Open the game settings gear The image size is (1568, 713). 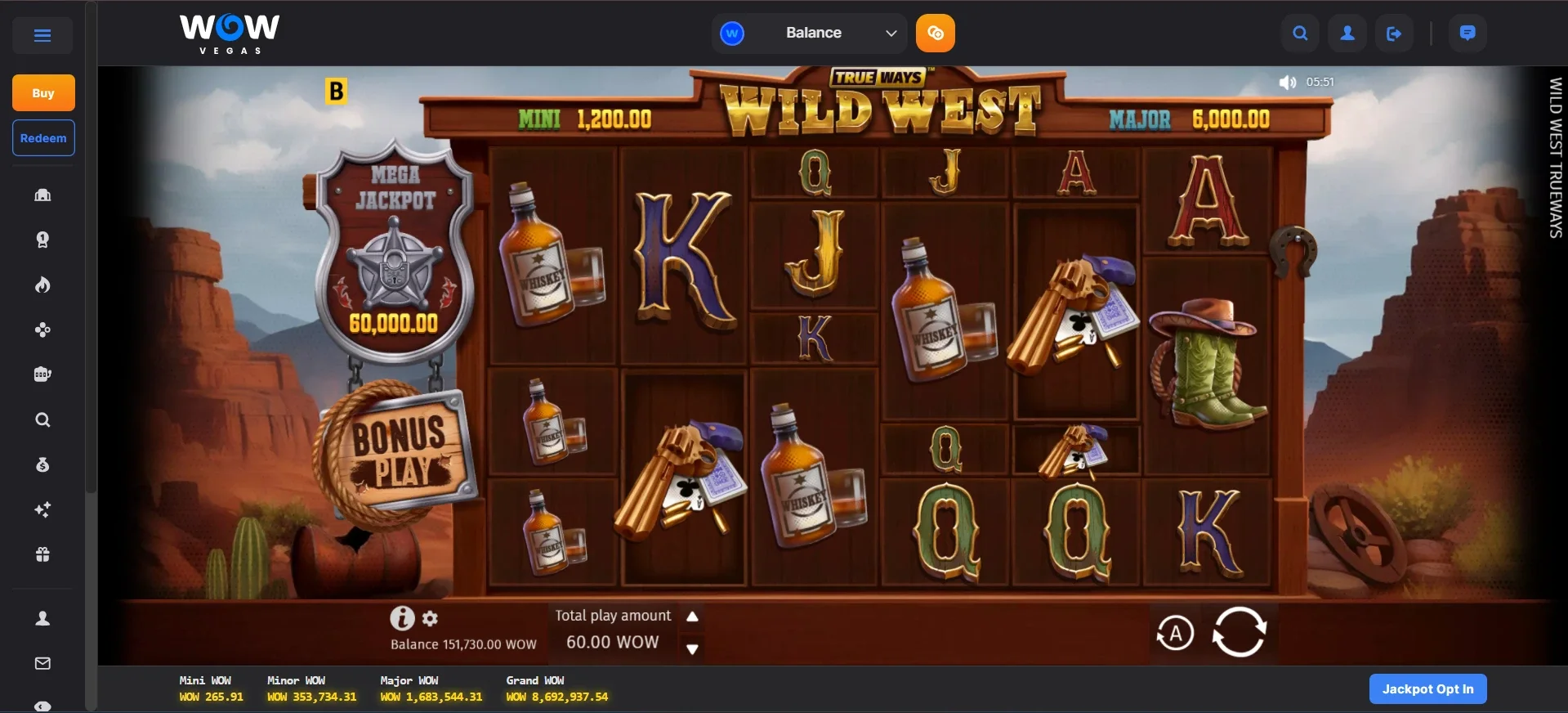tap(431, 619)
